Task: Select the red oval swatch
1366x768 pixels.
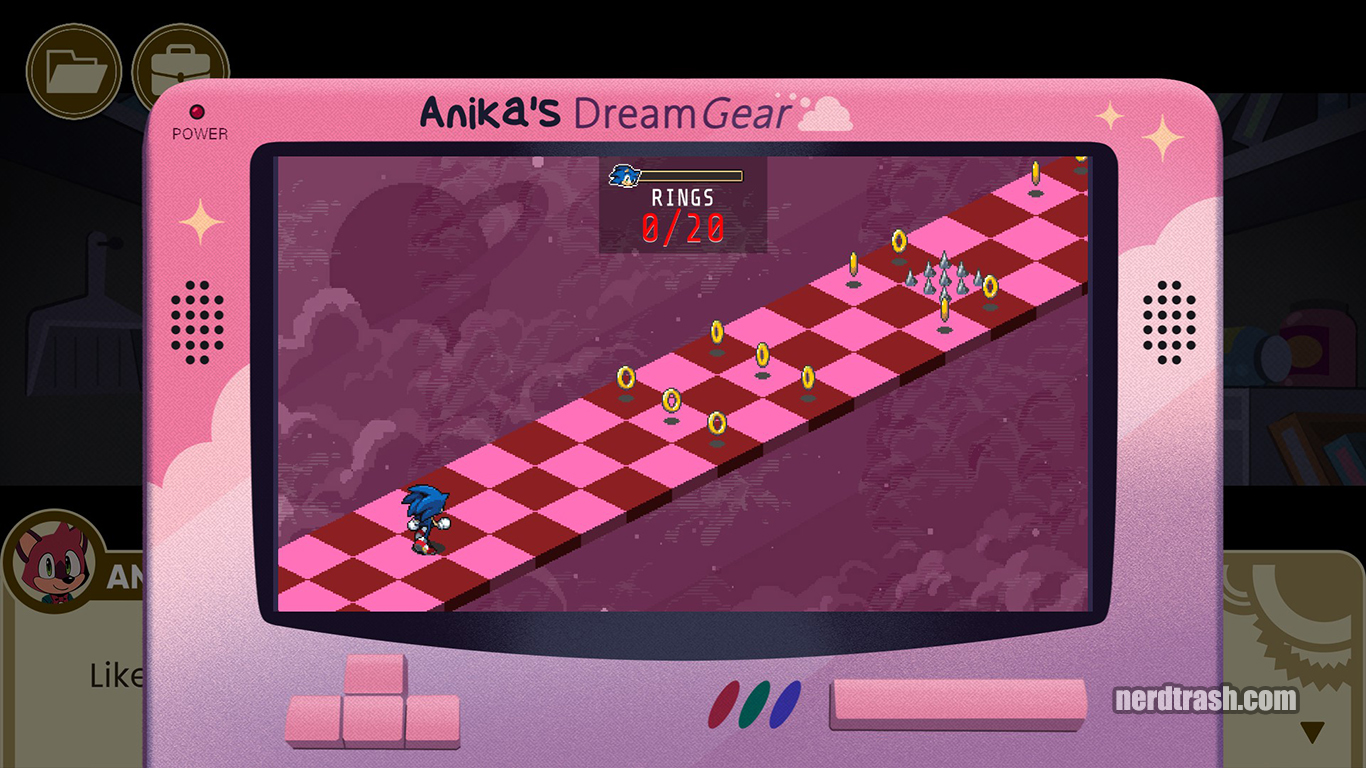Action: (x=725, y=705)
